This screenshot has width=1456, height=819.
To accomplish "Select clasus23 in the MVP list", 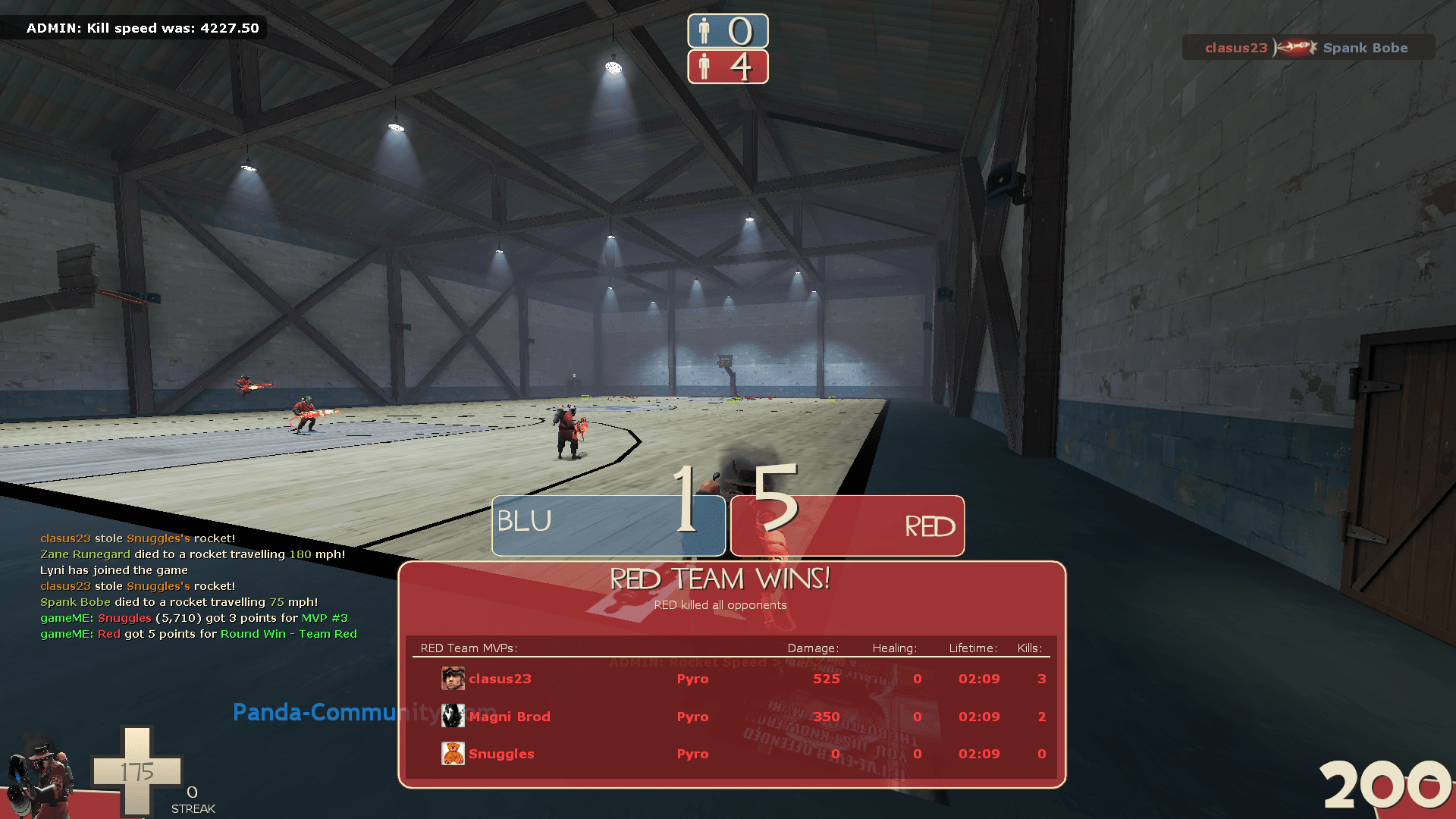I will coord(500,679).
